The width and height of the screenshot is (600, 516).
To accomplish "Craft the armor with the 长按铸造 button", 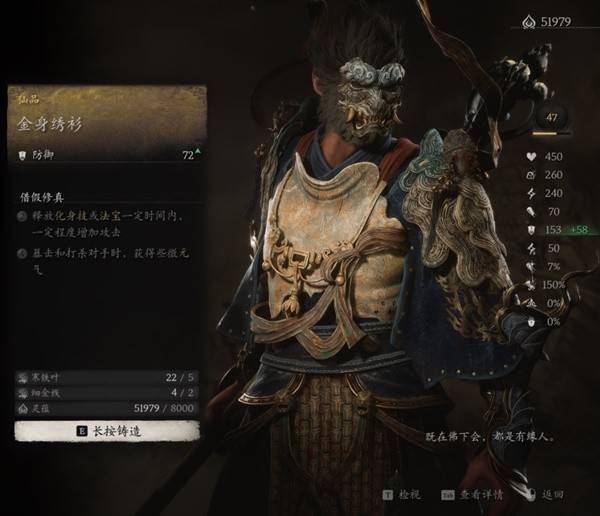I will [107, 431].
